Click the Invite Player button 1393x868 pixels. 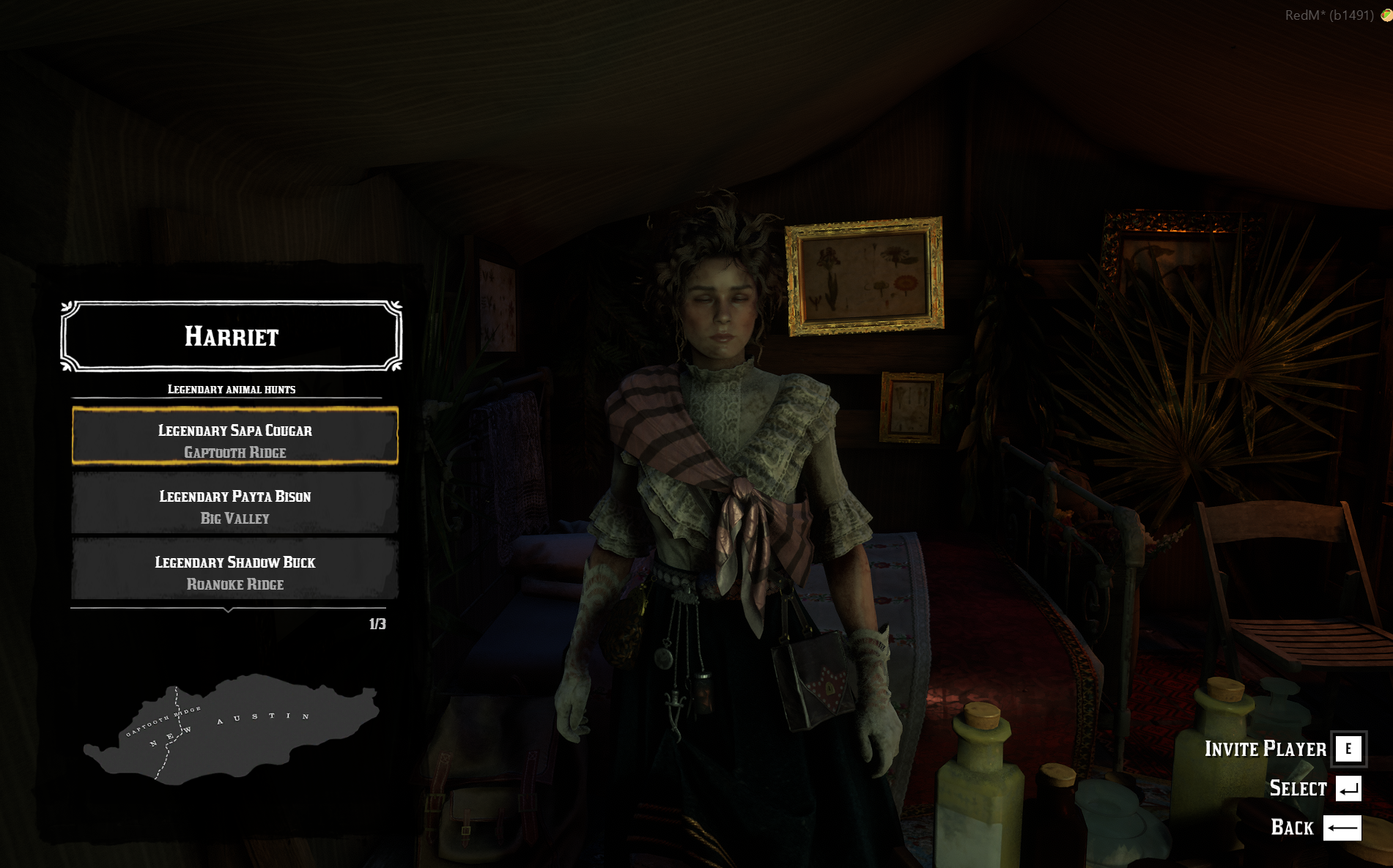click(x=1265, y=749)
